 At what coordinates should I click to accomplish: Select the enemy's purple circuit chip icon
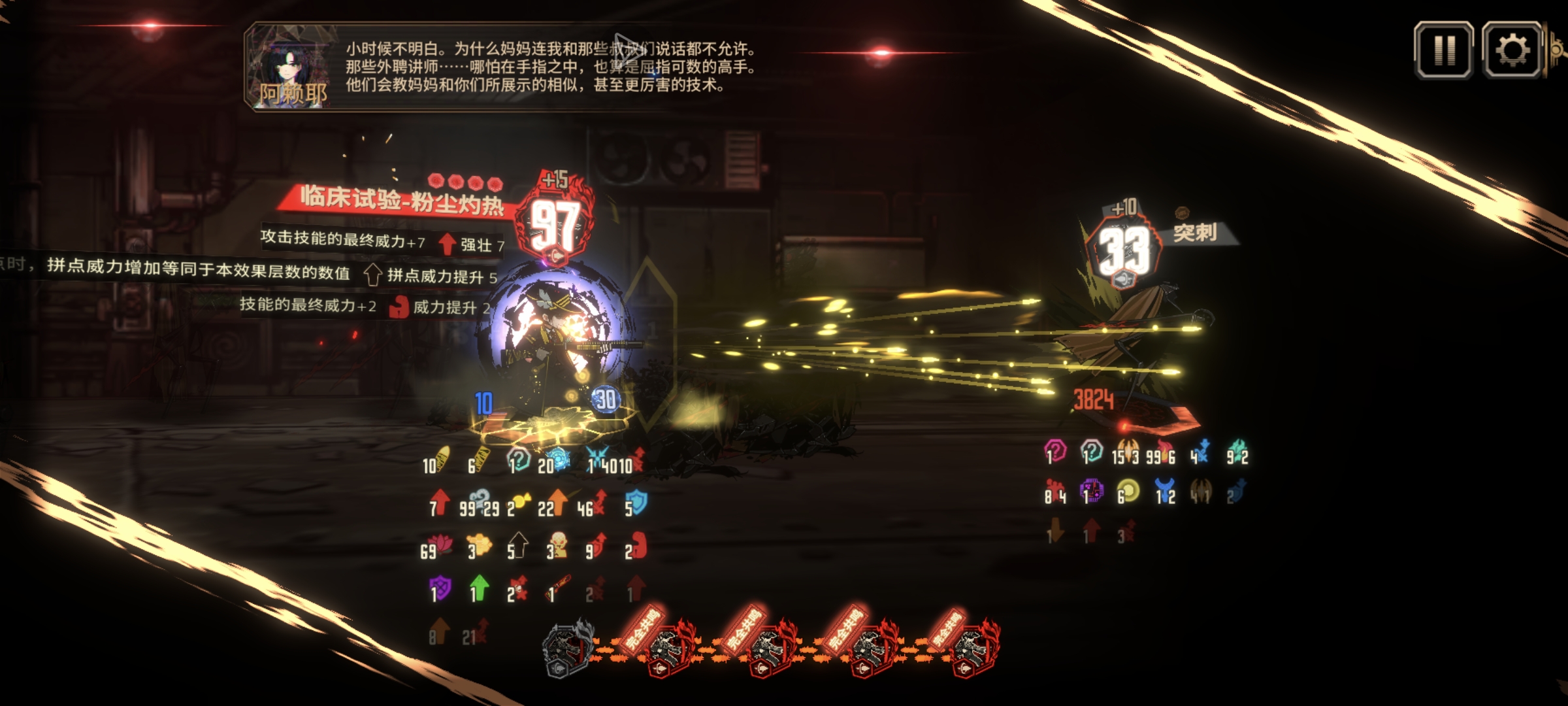click(1091, 490)
